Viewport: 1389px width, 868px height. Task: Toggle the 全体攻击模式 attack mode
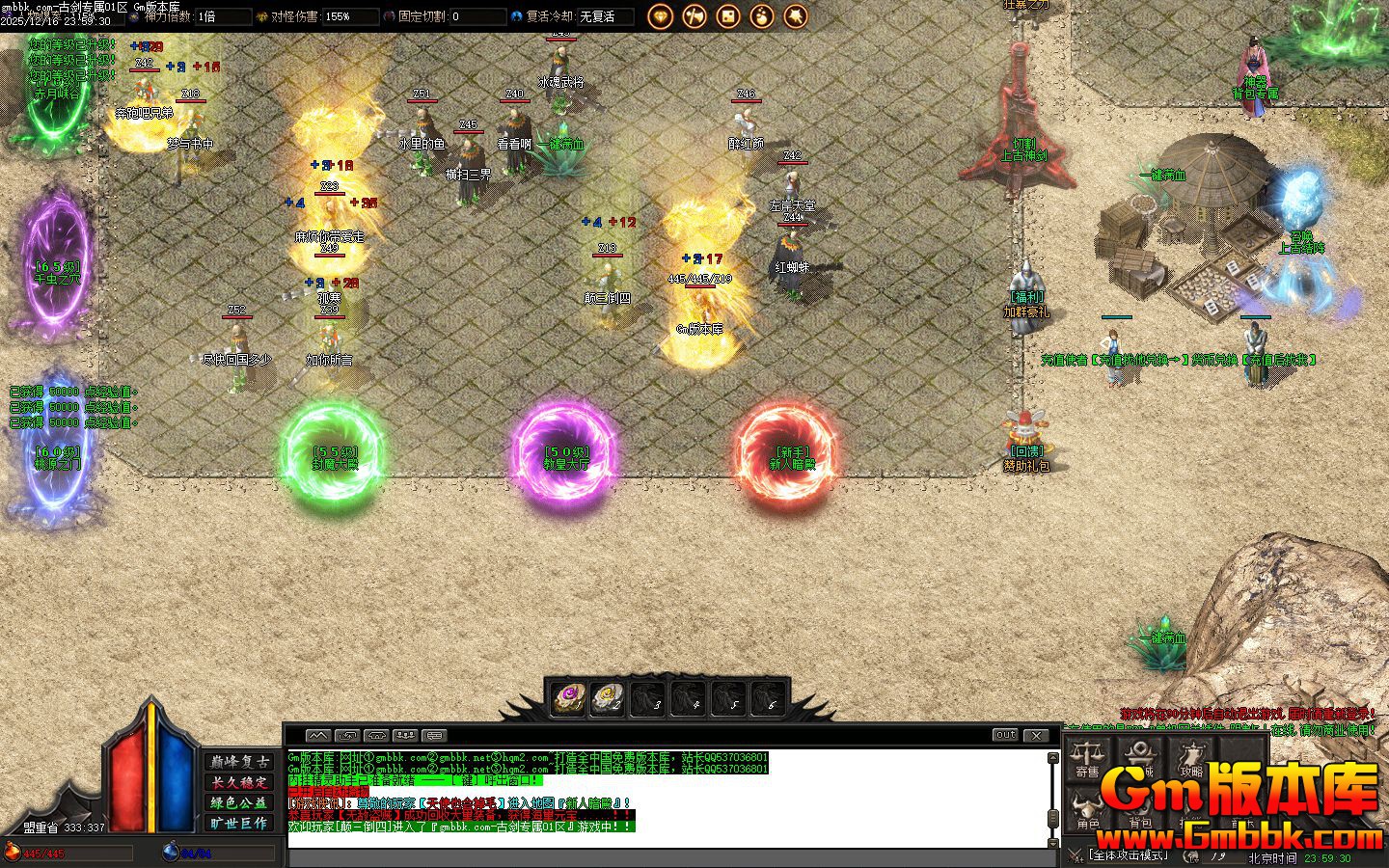1127,854
